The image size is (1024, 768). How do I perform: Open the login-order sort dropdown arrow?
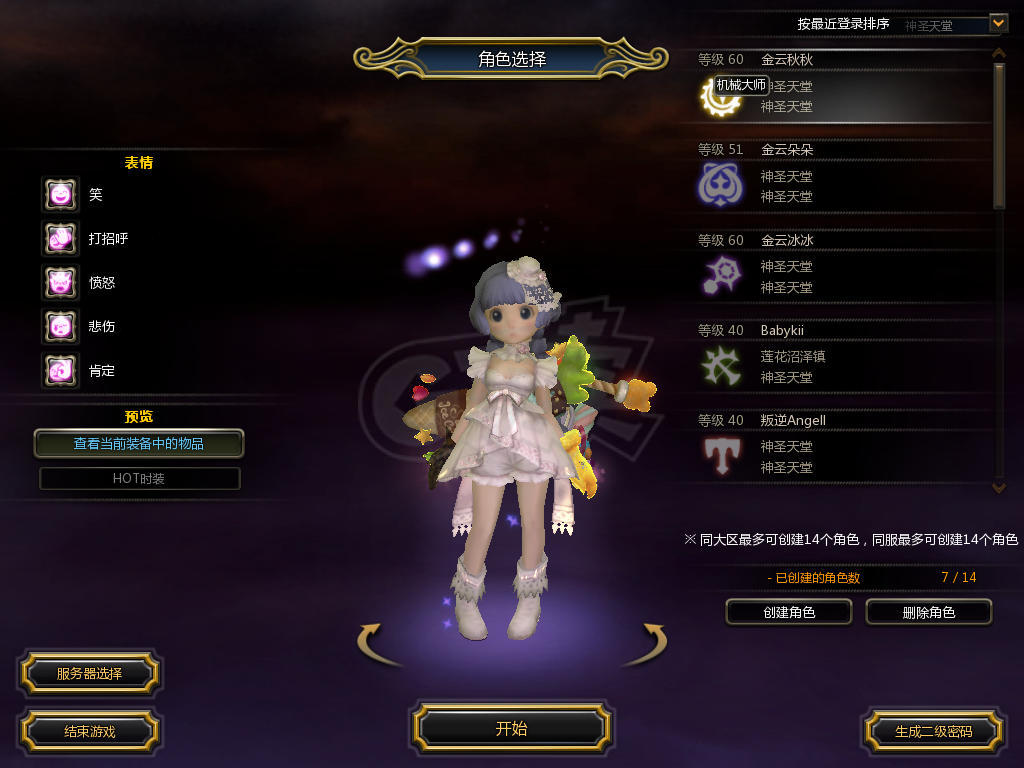pyautogui.click(x=998, y=22)
